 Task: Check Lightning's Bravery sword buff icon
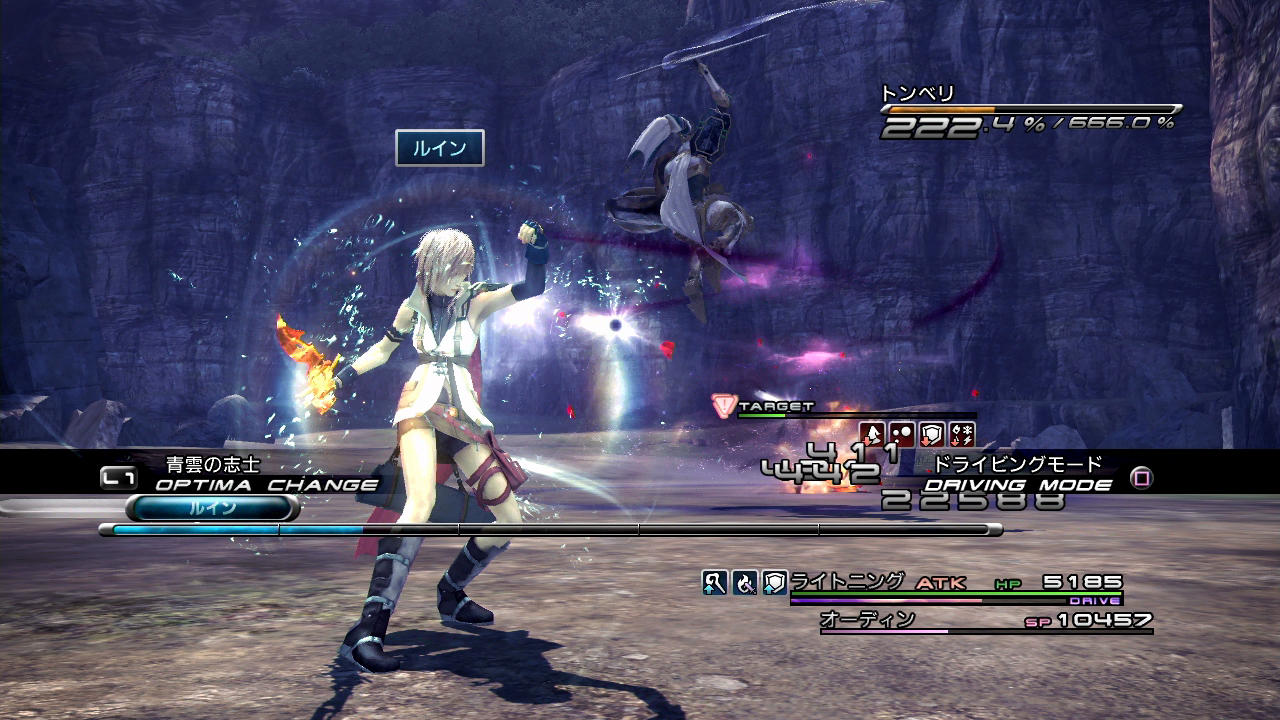click(715, 582)
